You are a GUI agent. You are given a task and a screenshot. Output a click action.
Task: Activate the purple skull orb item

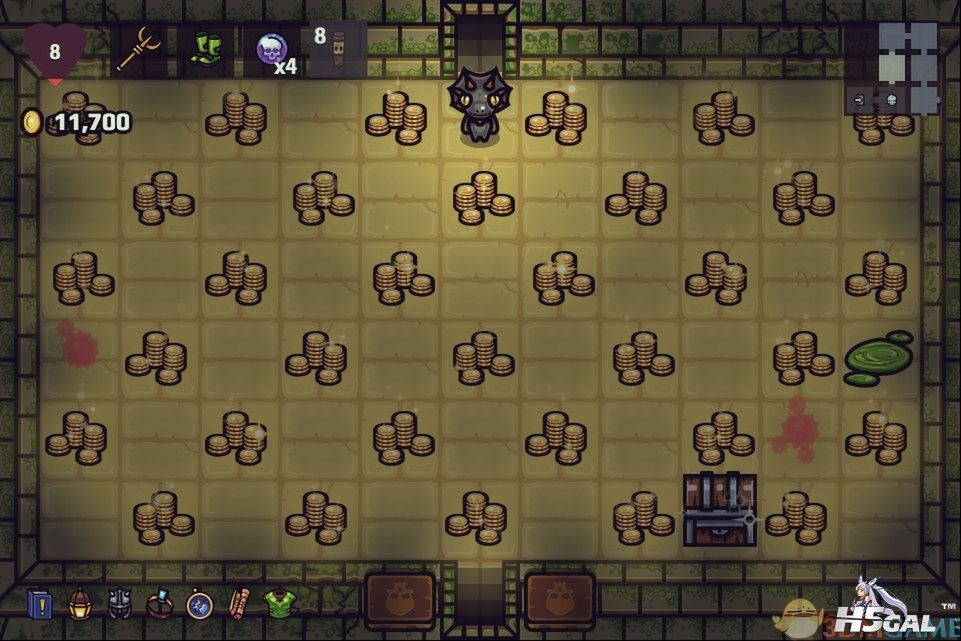pyautogui.click(x=271, y=49)
